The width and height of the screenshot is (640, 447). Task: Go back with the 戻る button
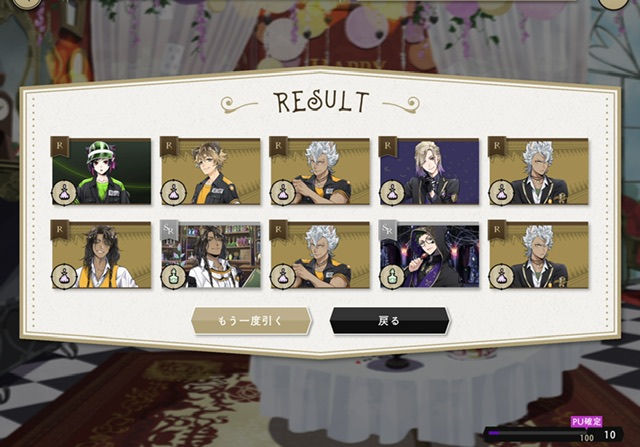click(389, 321)
